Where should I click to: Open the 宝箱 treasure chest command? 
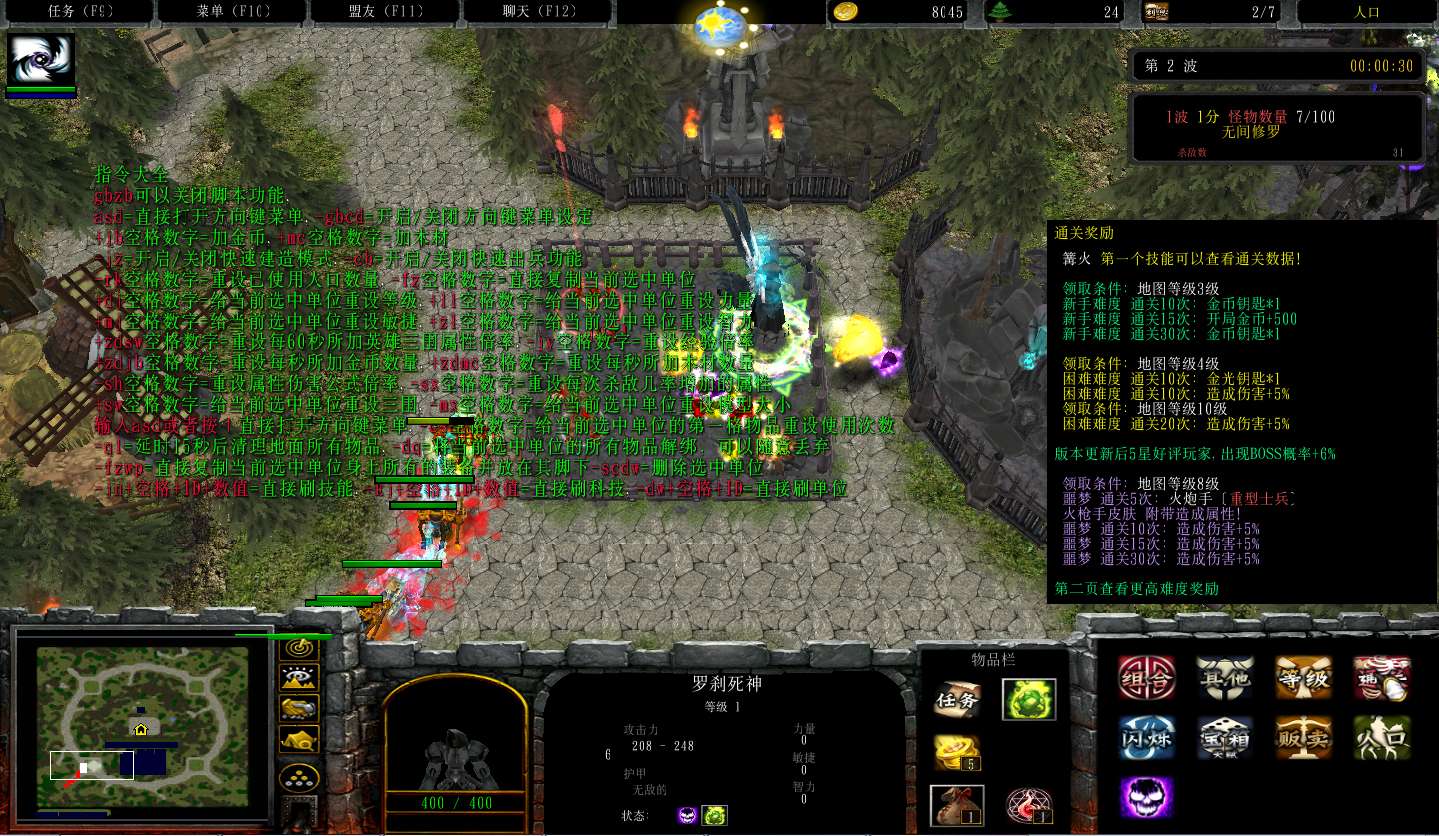pos(1225,738)
